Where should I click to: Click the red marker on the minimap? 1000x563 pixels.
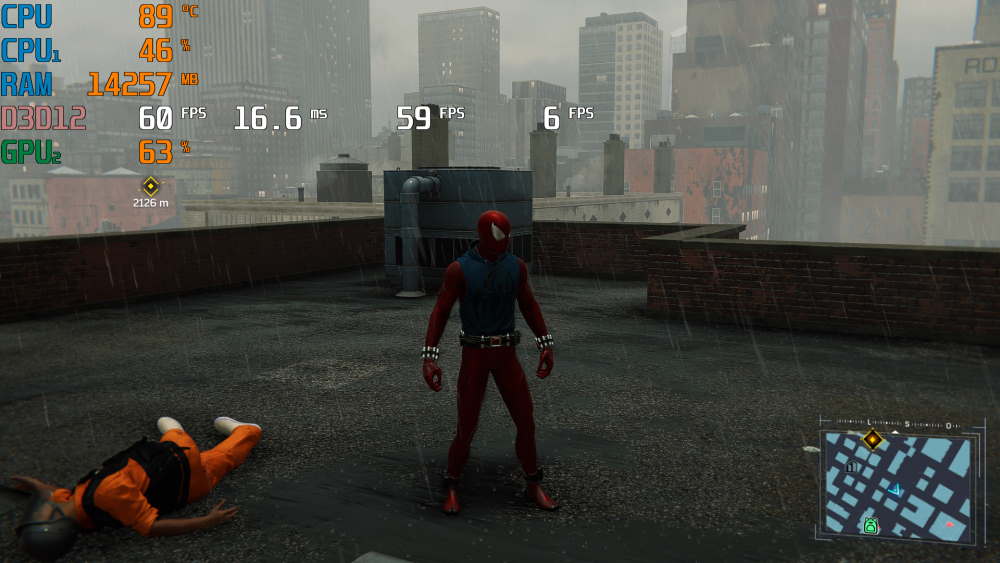[949, 524]
